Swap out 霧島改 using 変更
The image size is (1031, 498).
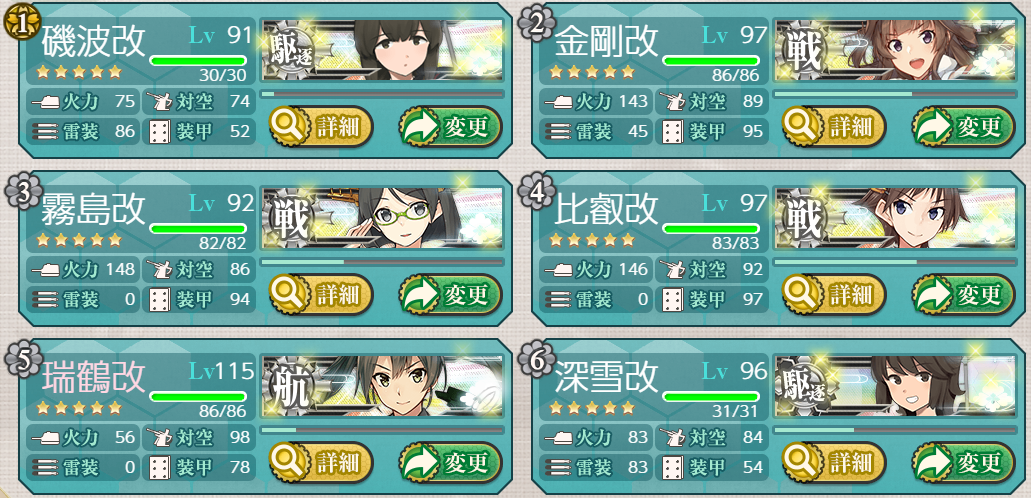(450, 295)
